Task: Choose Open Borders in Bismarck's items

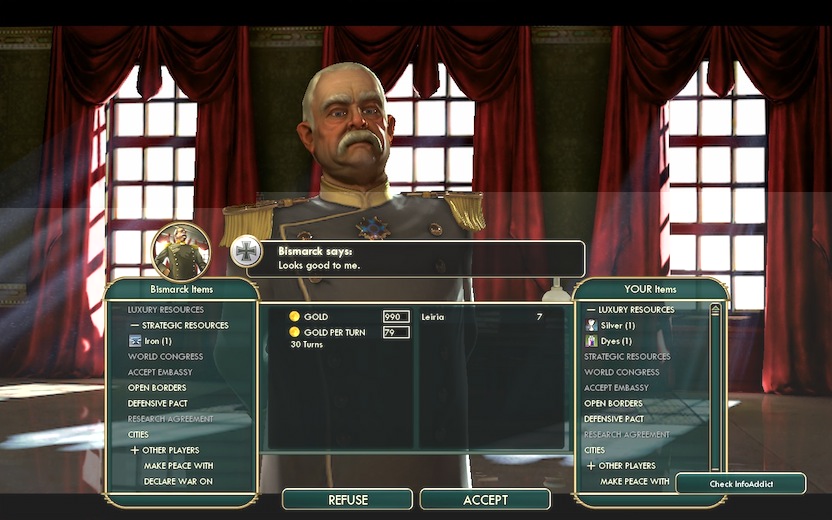Action: point(157,388)
